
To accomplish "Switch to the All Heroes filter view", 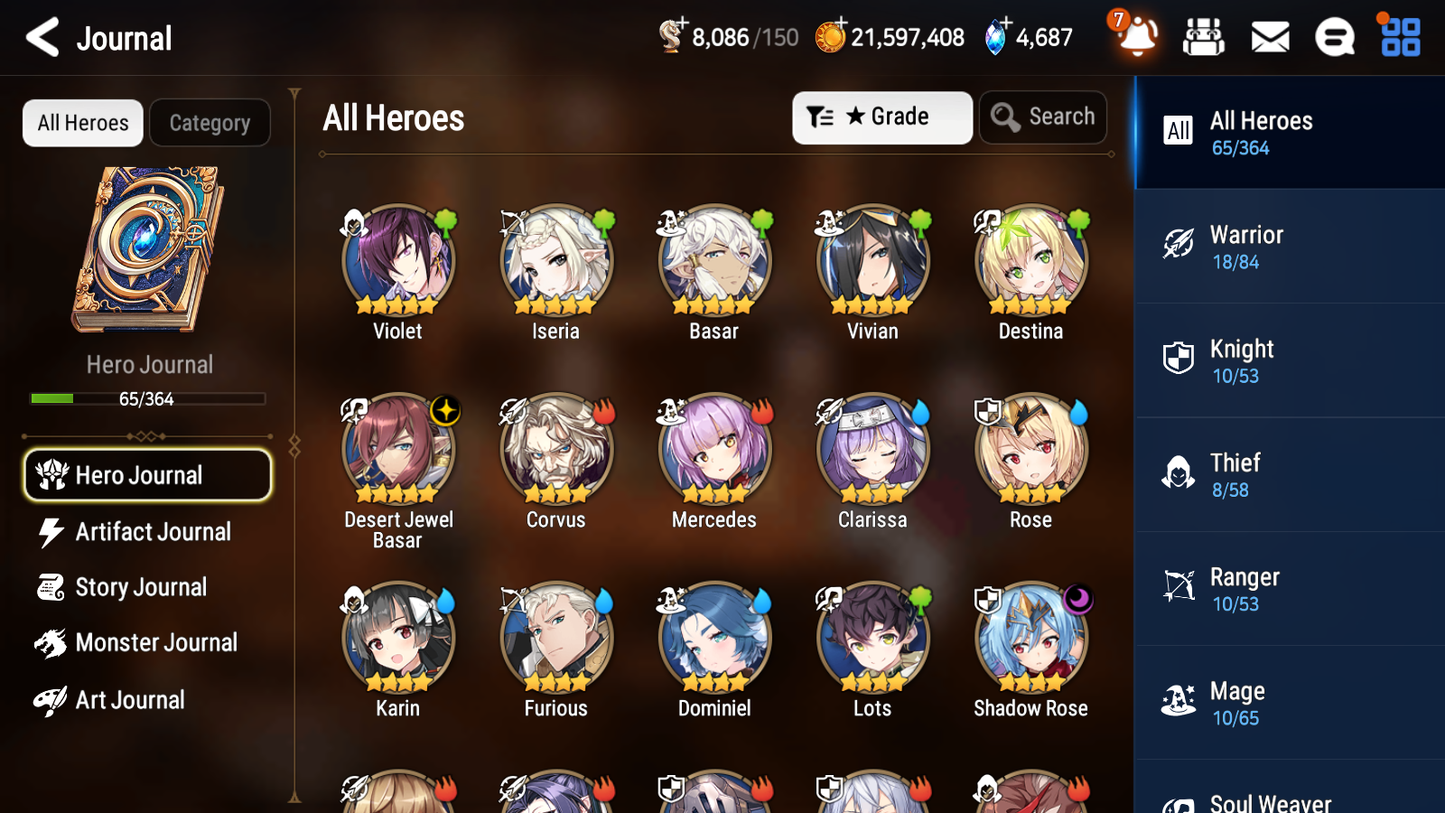I will [x=82, y=122].
